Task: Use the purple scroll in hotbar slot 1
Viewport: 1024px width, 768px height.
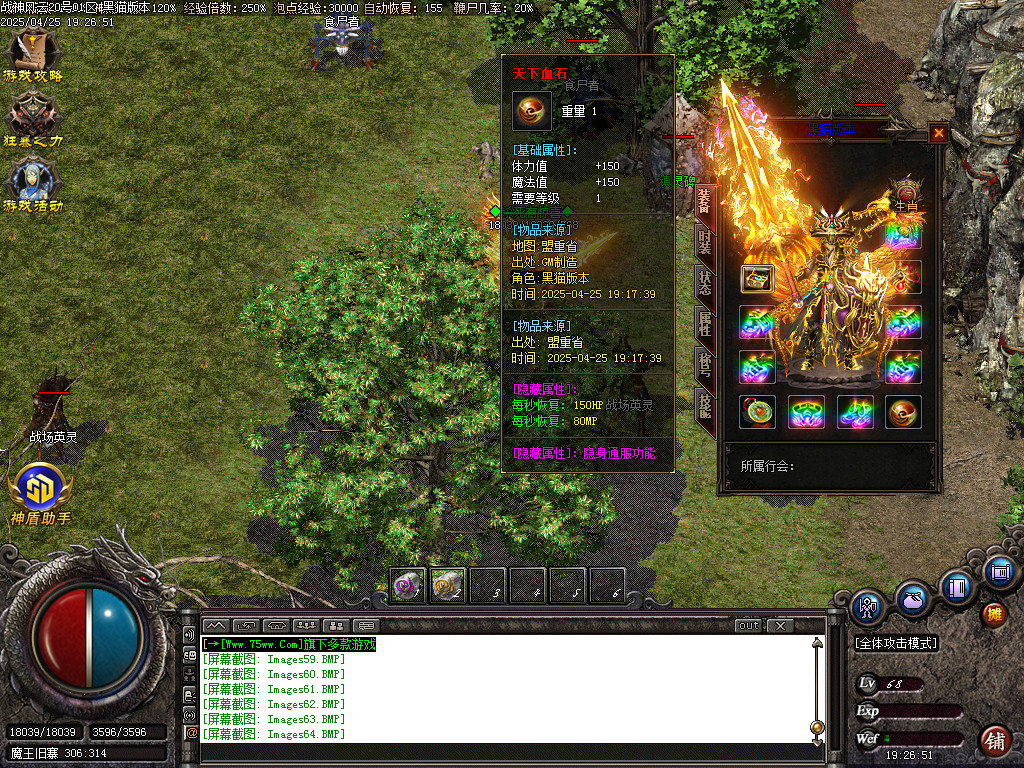Action: point(408,585)
